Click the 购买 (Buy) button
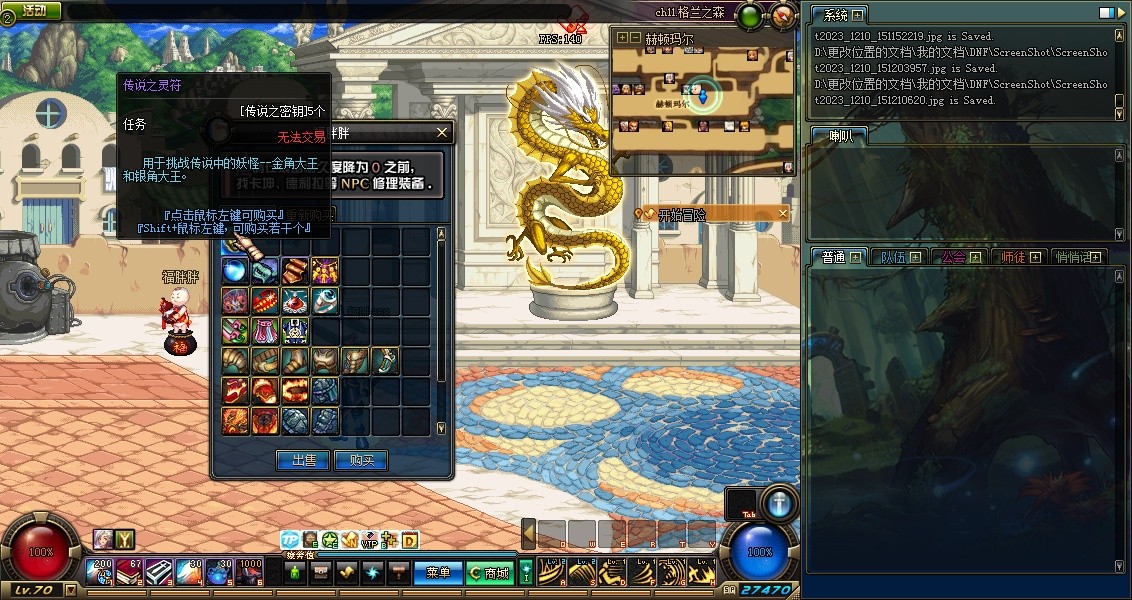 pos(361,460)
